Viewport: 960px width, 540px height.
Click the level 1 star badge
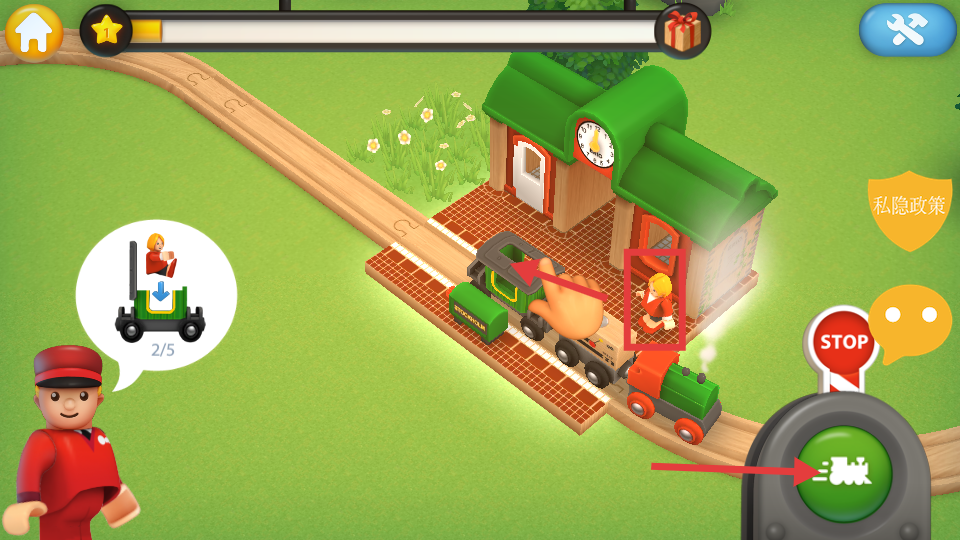106,30
